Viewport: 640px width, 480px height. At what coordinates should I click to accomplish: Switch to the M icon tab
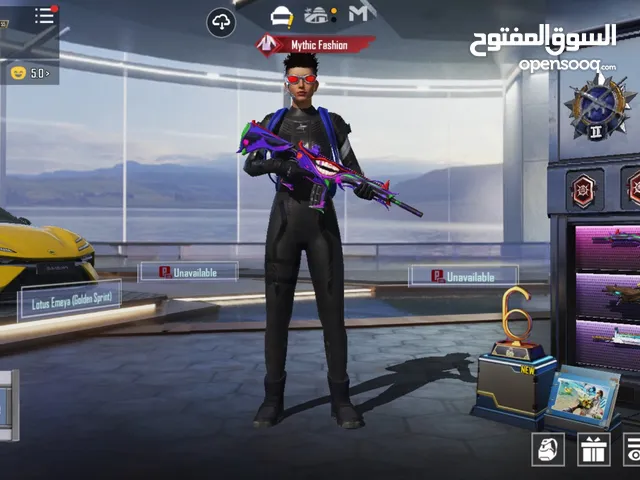pos(361,14)
